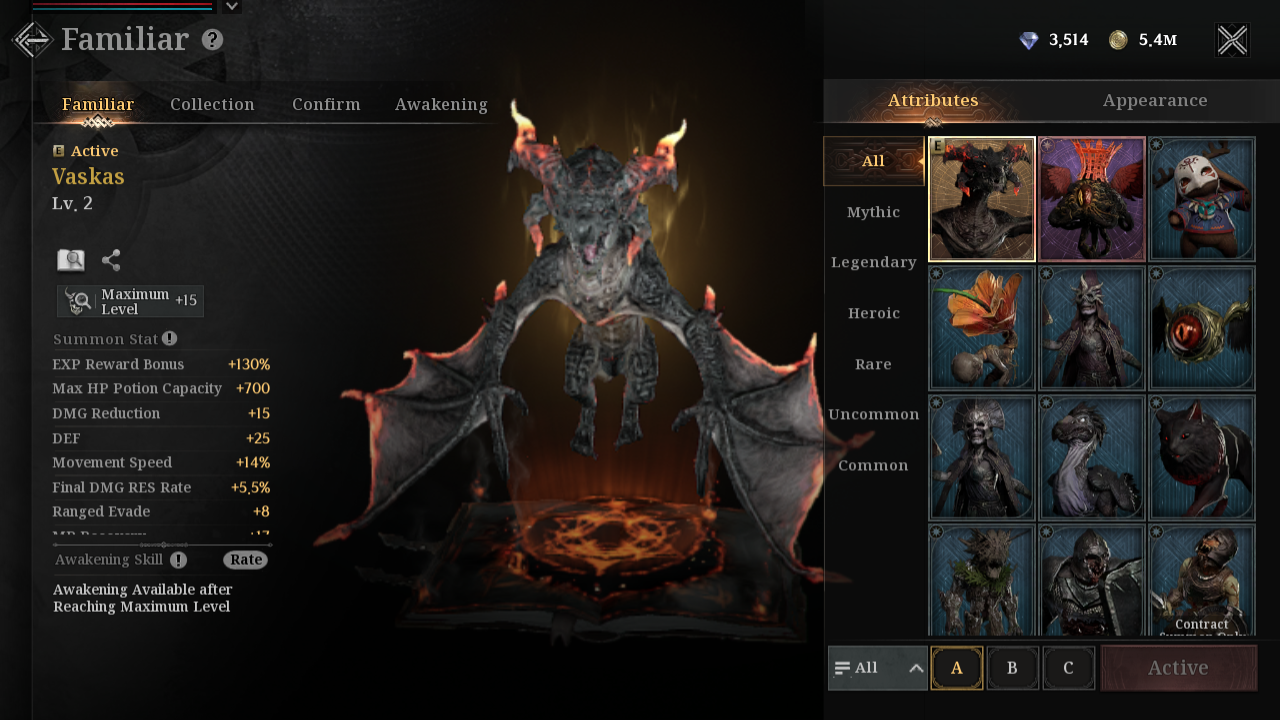Share the familiar via share icon

[111, 260]
